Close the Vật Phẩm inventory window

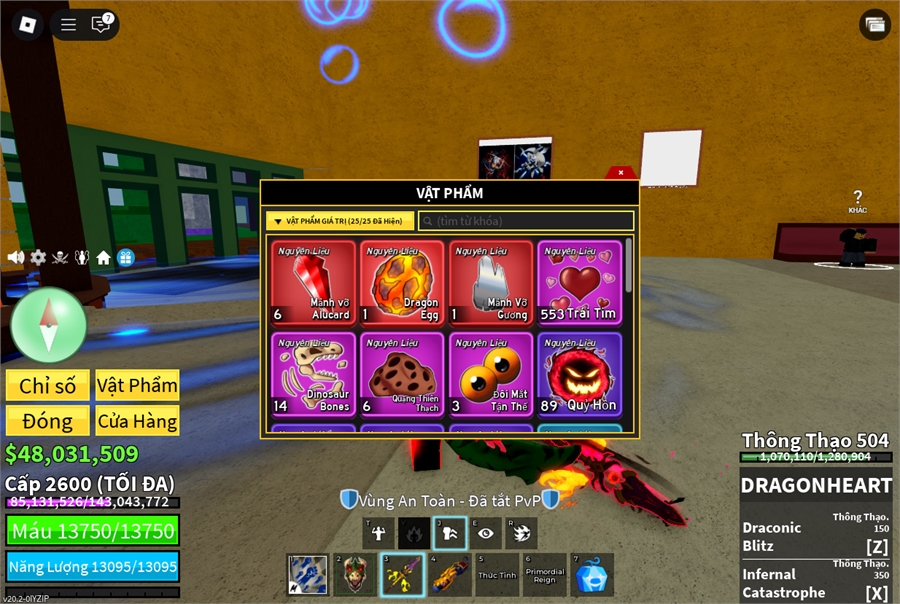[x=621, y=172]
